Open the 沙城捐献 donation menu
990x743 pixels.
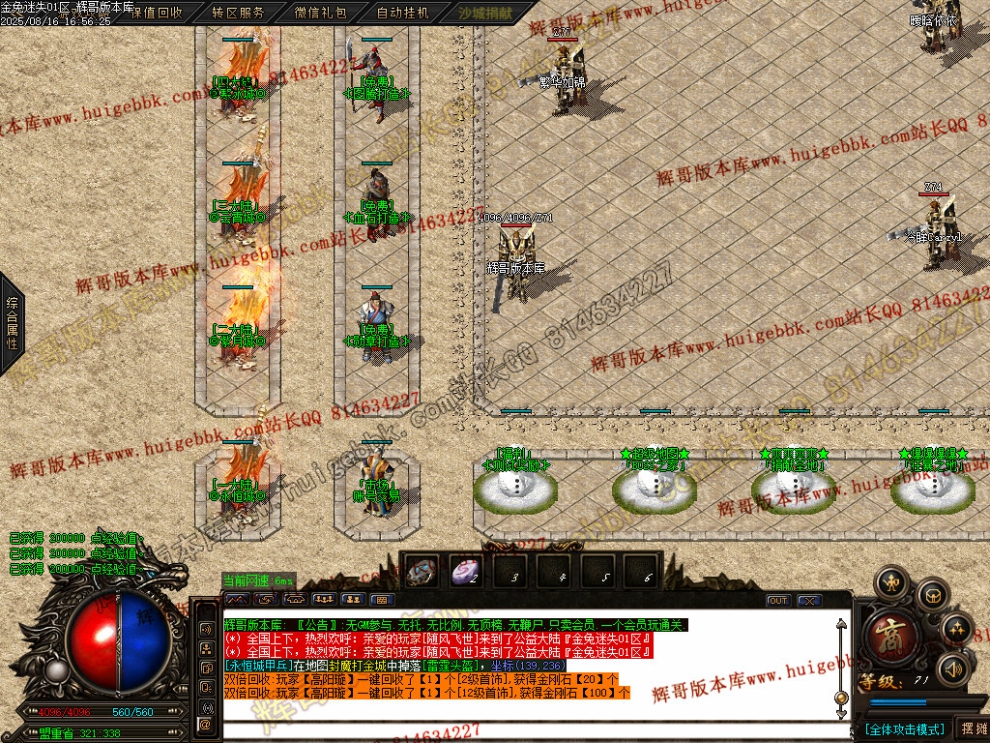pos(485,13)
